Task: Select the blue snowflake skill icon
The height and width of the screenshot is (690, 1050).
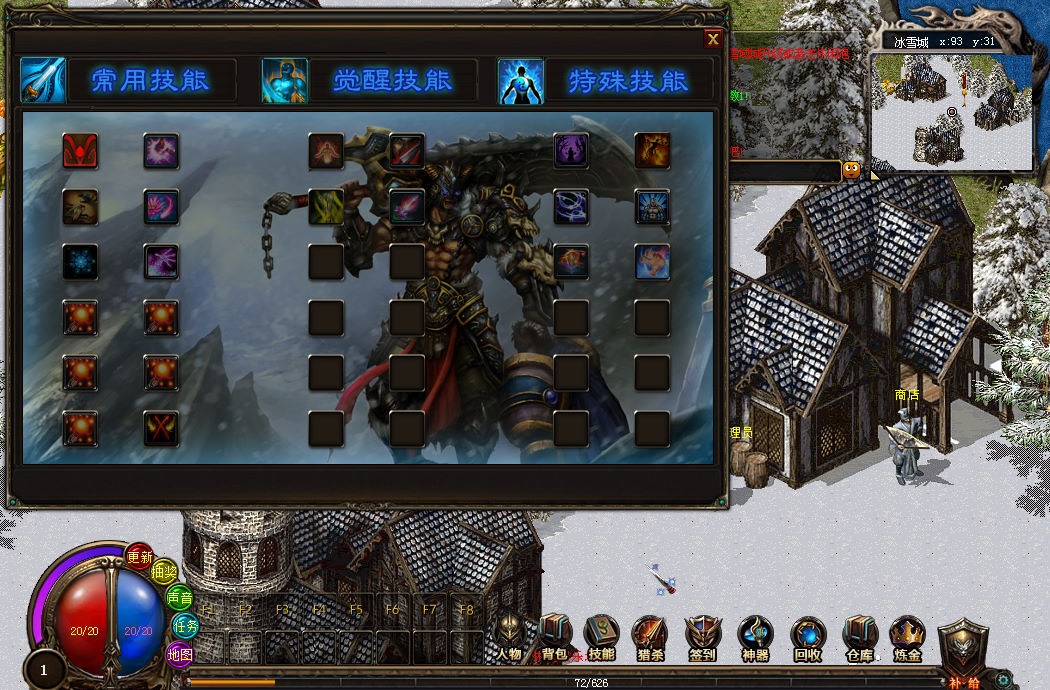Action: pyautogui.click(x=80, y=261)
